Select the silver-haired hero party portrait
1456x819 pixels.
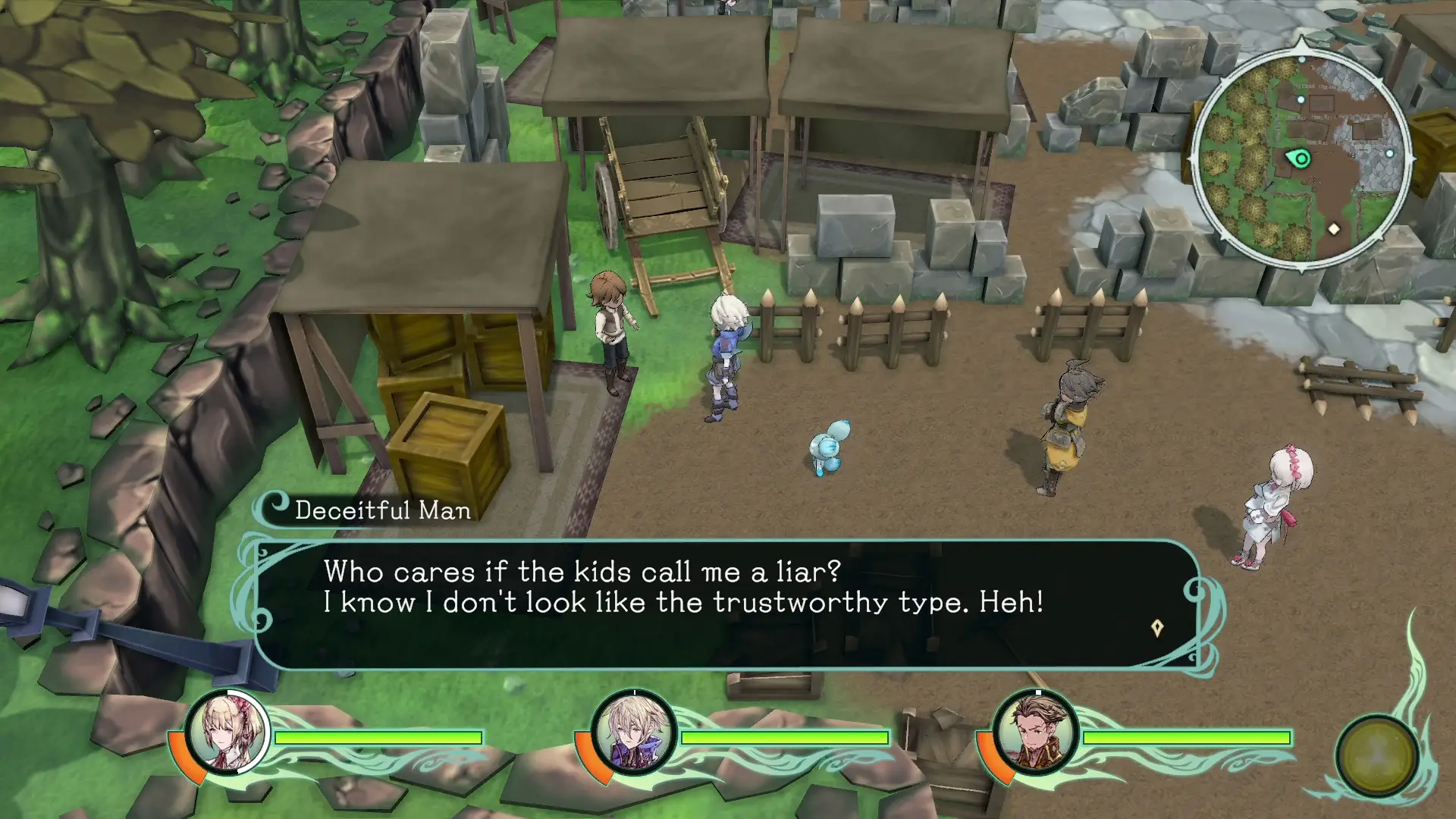pos(633,733)
